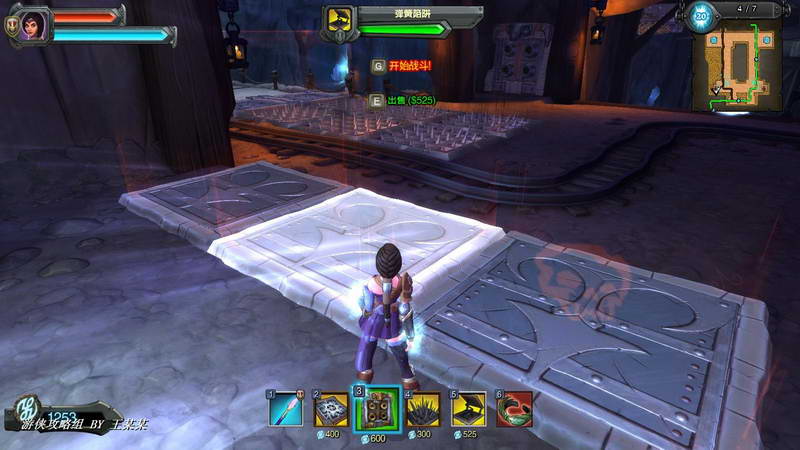Select the 525-cost spring trap slot
The height and width of the screenshot is (450, 800).
pos(468,408)
